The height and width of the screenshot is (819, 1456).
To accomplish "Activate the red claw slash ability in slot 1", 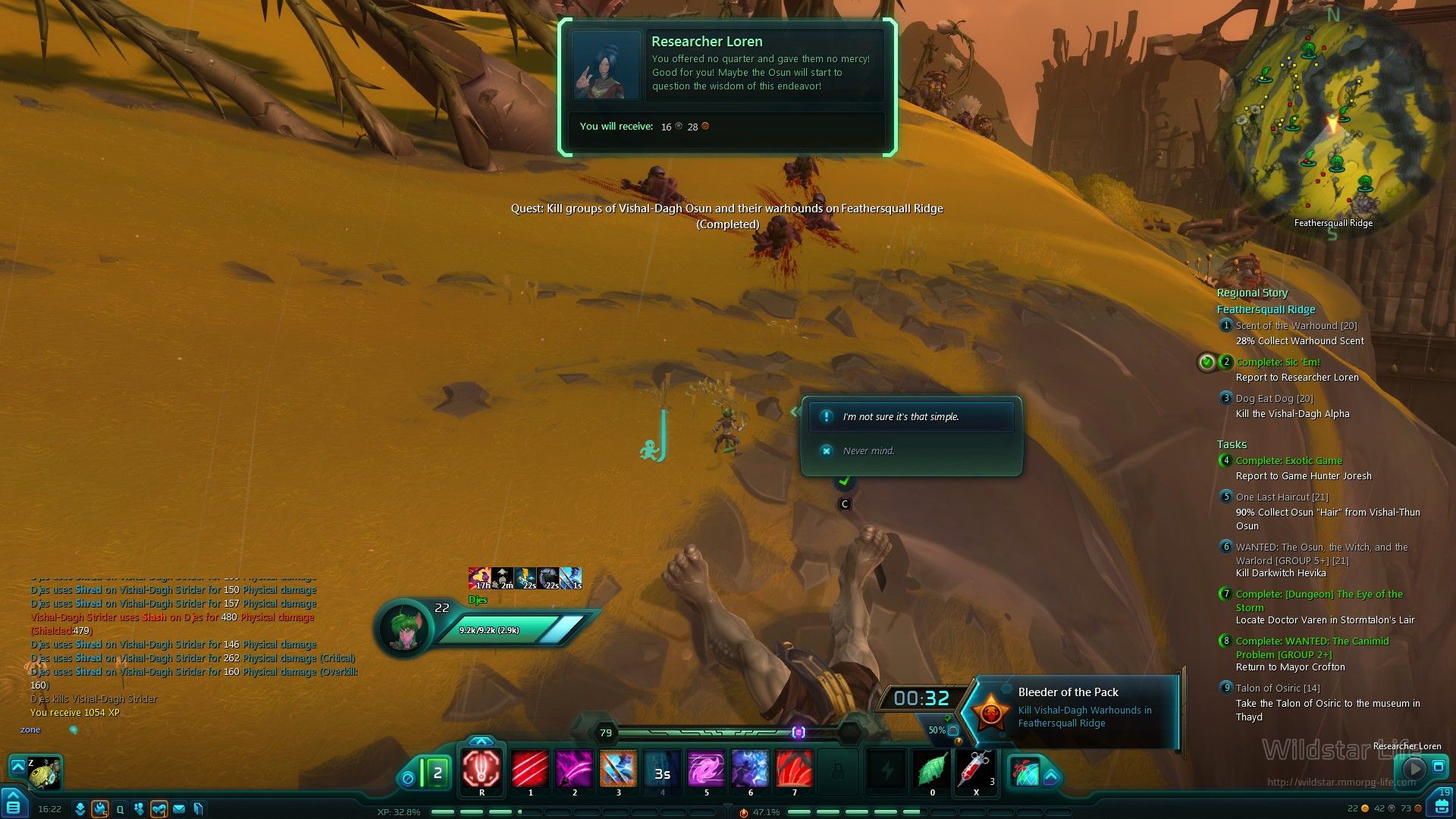I will click(x=530, y=770).
